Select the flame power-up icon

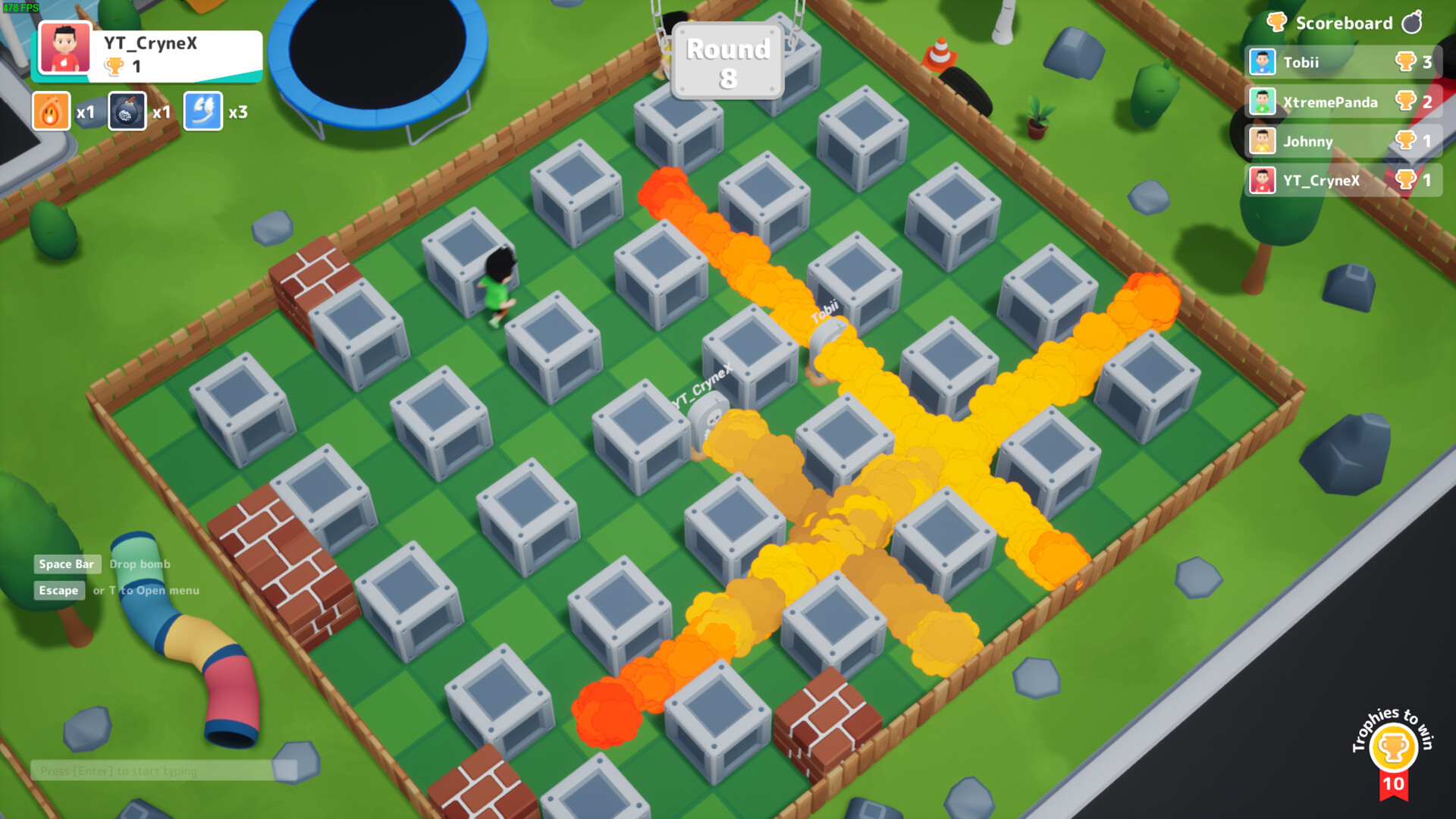point(51,111)
